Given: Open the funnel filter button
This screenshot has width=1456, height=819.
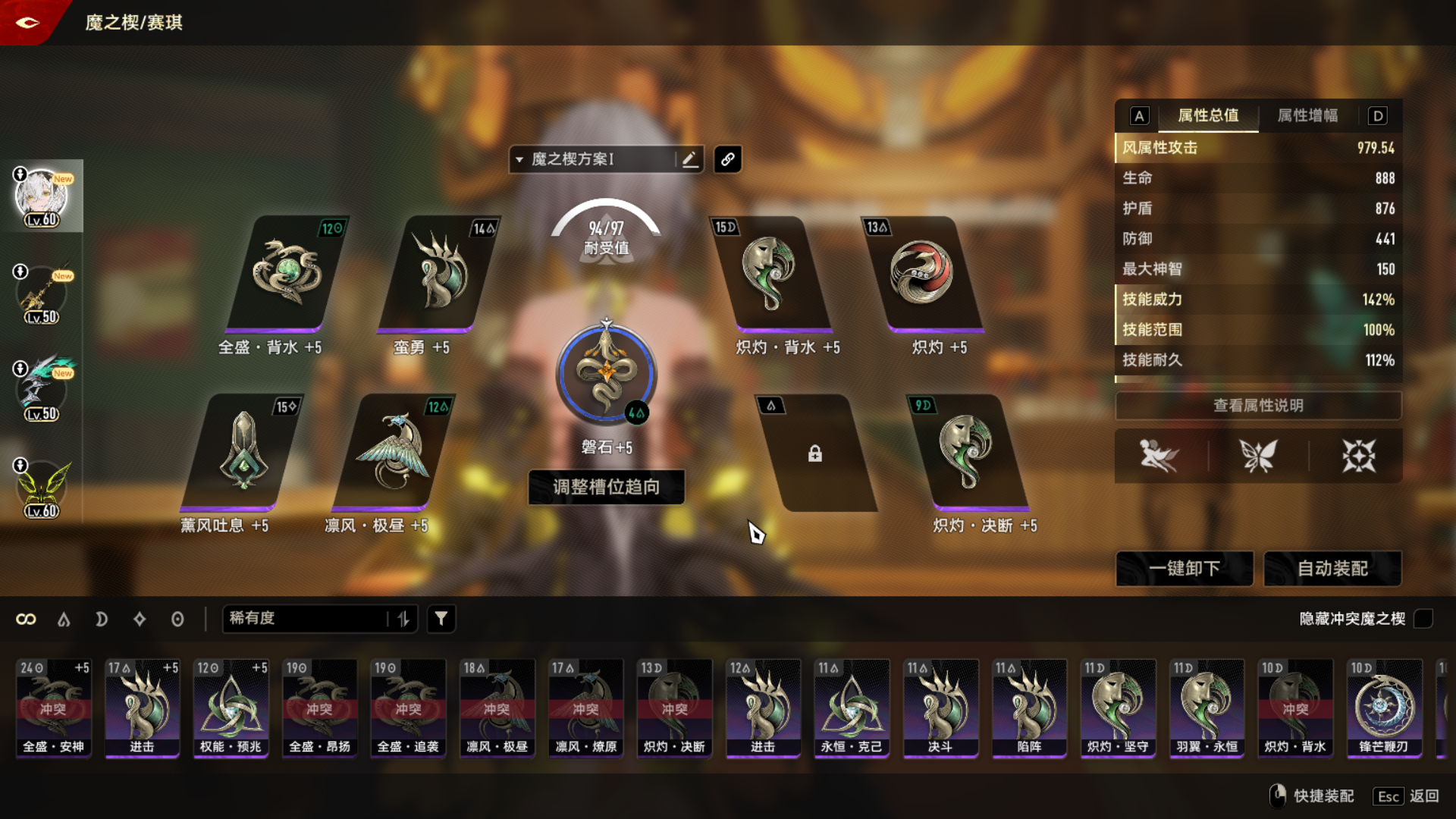Looking at the screenshot, I should pyautogui.click(x=441, y=619).
